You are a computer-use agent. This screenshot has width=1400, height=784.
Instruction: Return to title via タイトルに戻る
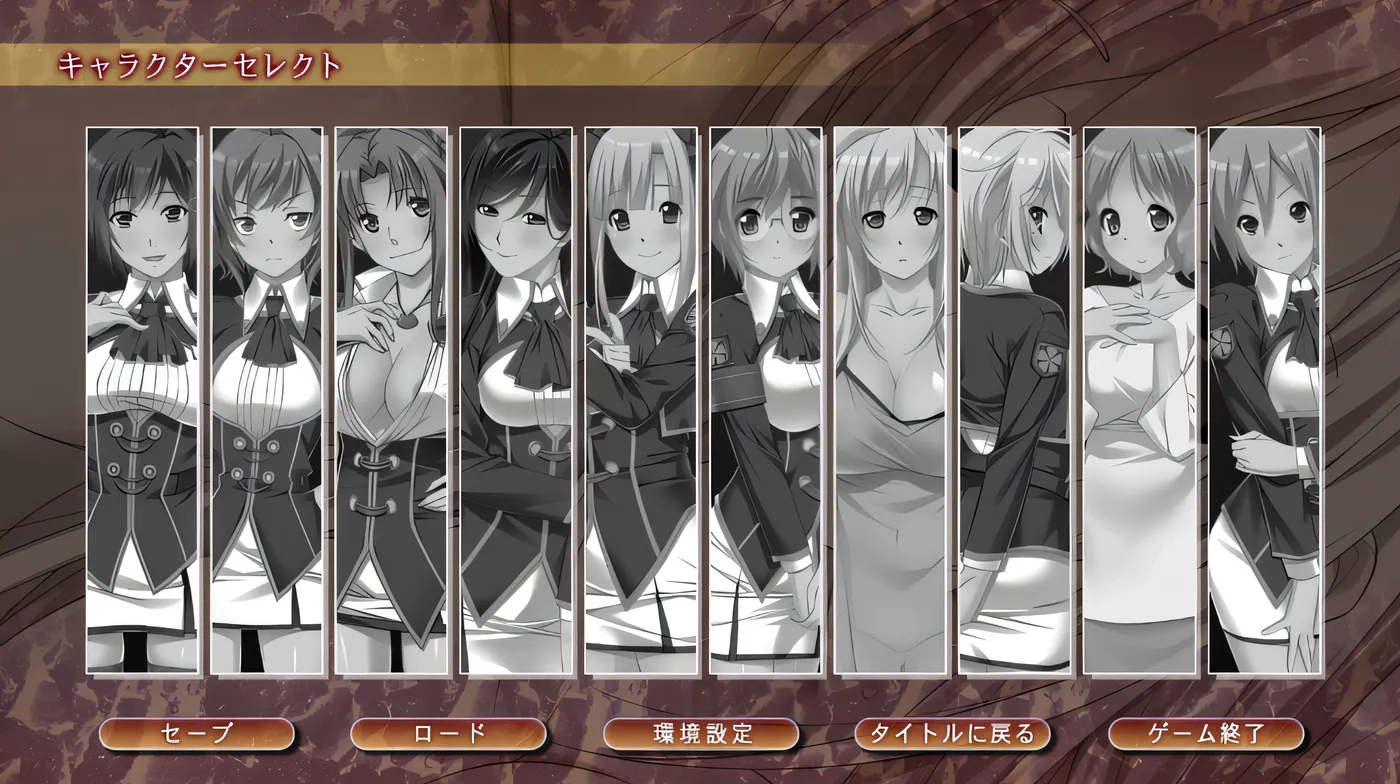(952, 734)
